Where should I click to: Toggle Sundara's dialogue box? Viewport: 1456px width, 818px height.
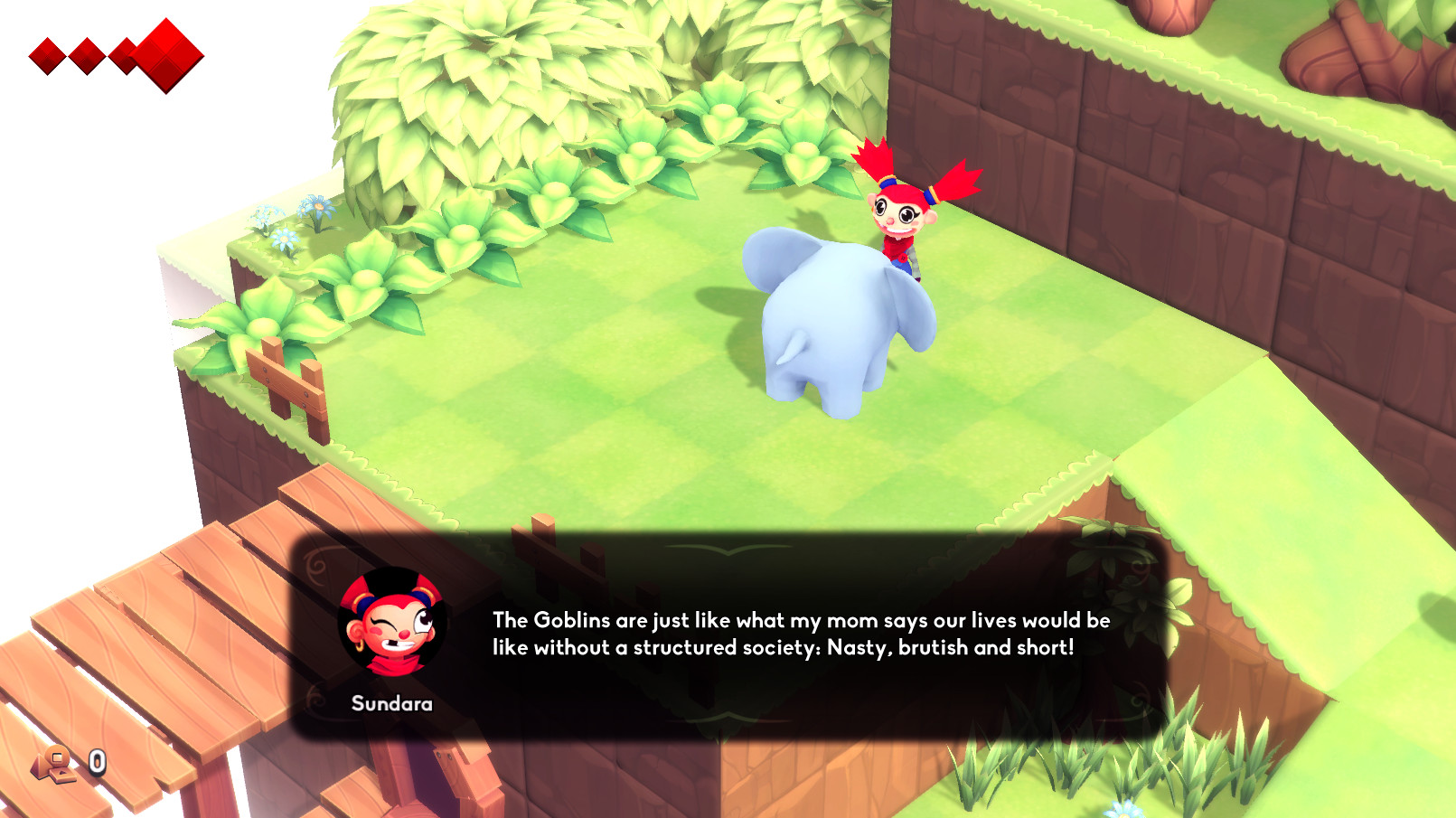pos(723,633)
